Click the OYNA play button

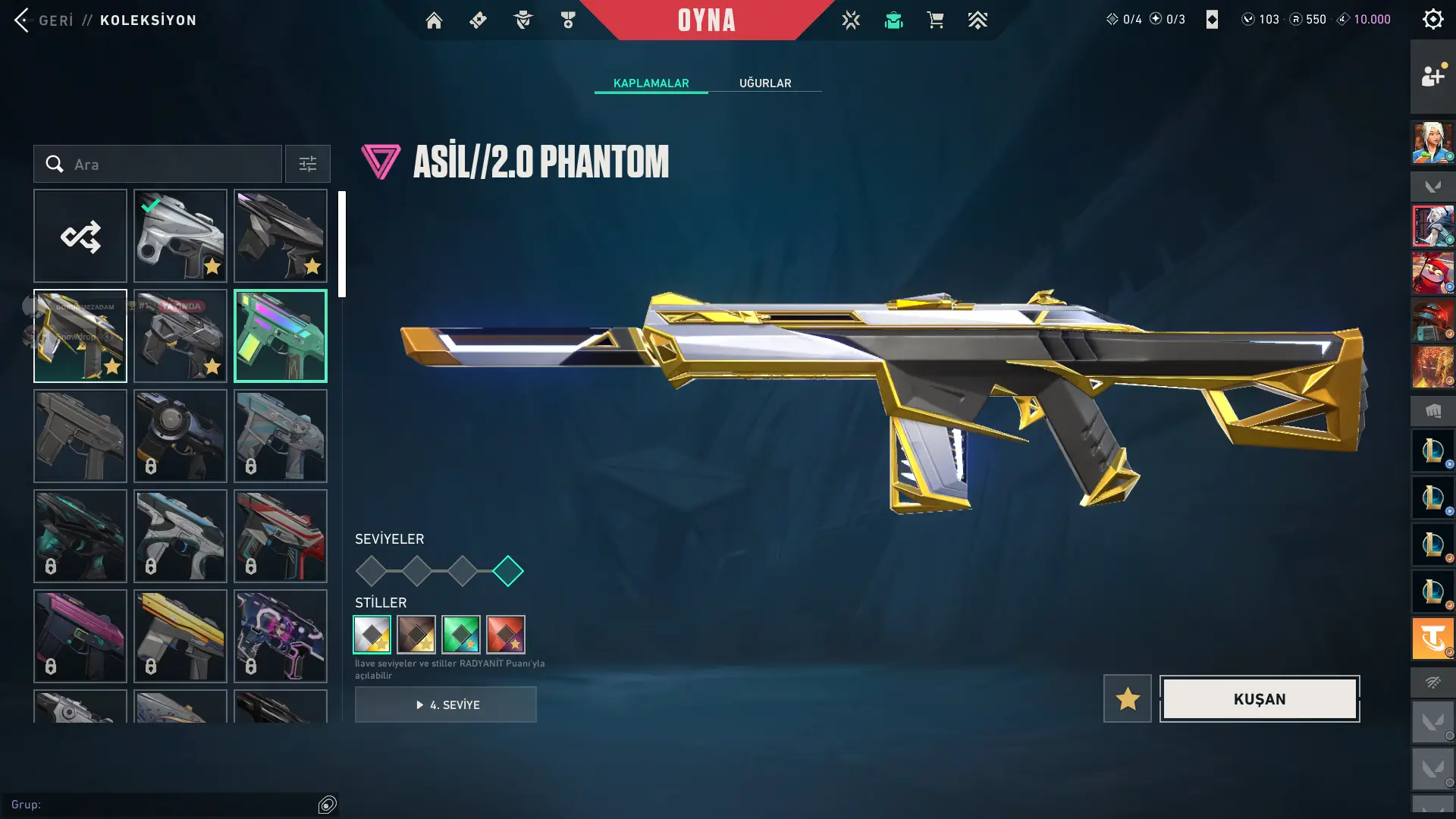click(706, 20)
